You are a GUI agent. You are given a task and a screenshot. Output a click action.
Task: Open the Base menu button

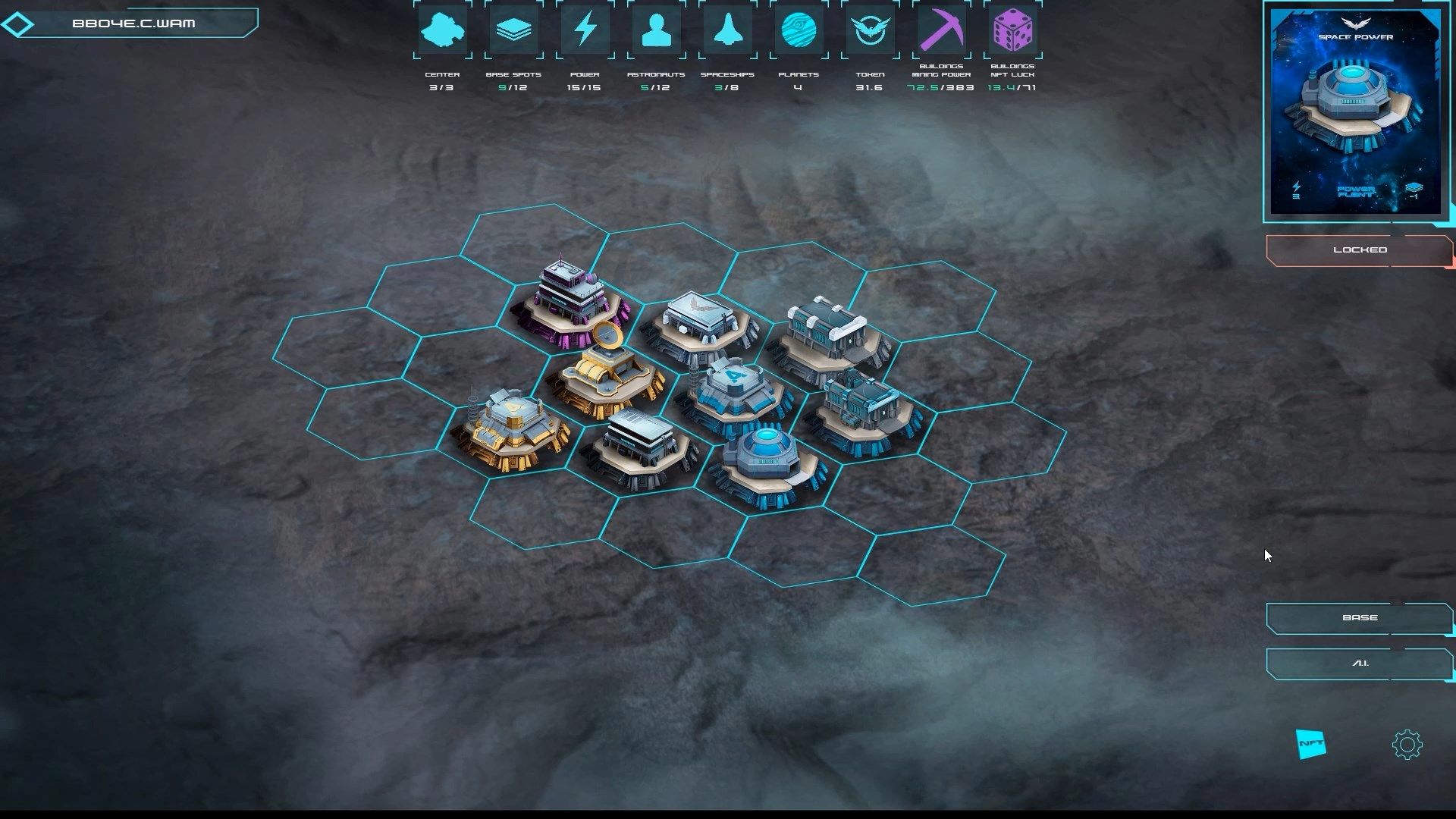pos(1359,618)
